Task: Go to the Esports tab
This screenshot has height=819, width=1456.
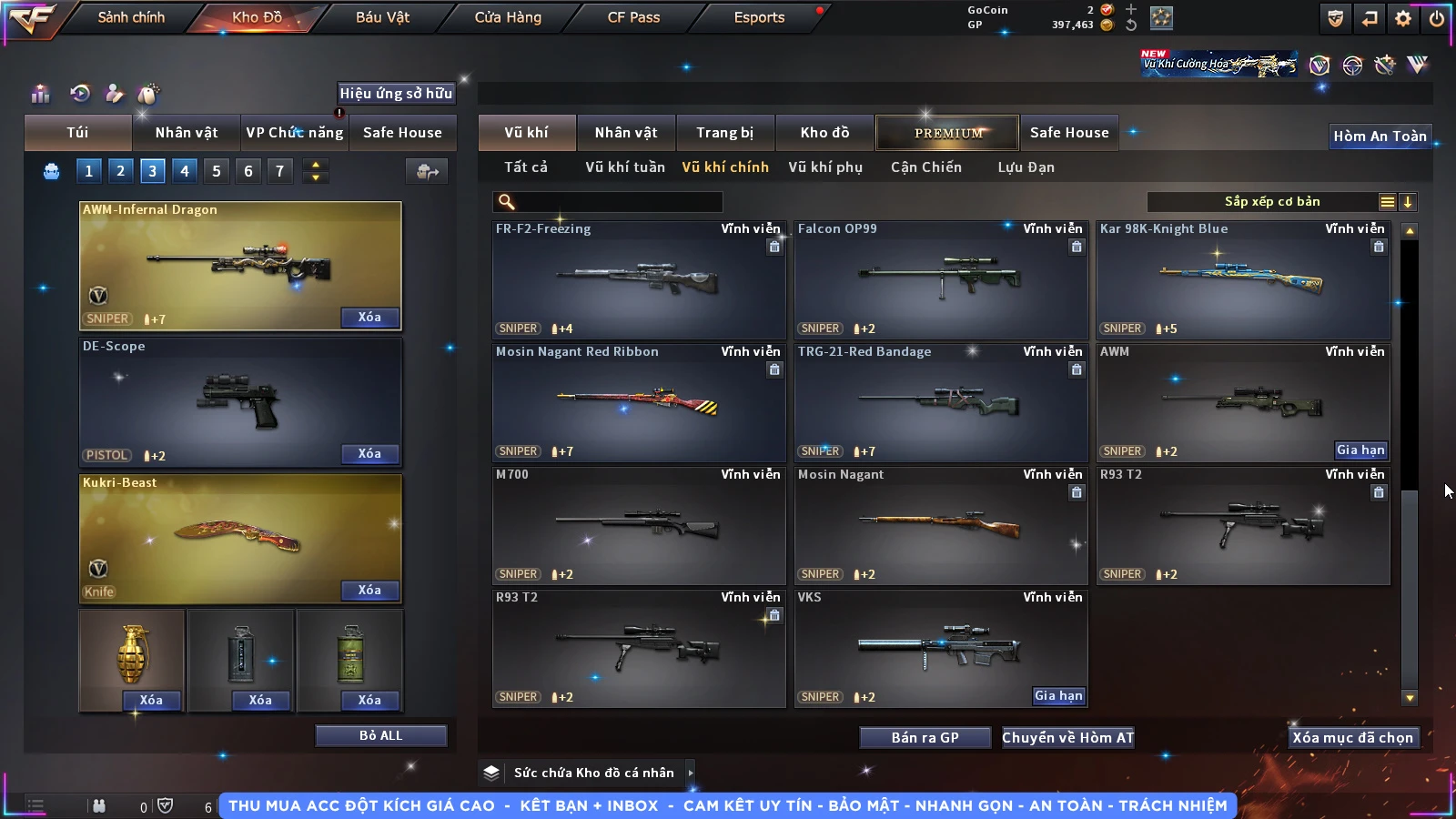Action: point(759,17)
